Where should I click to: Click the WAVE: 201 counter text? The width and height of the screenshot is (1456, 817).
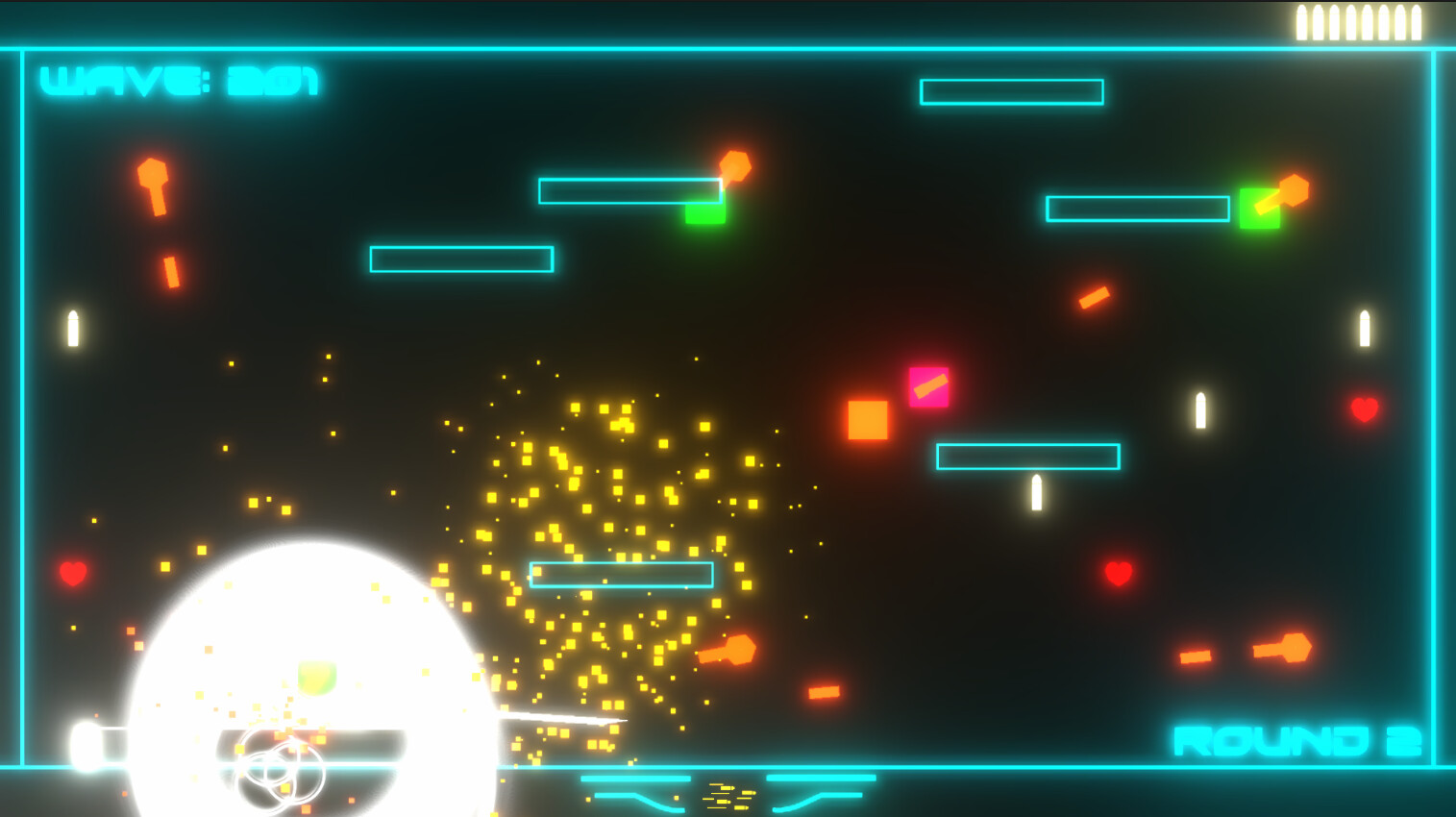(178, 82)
